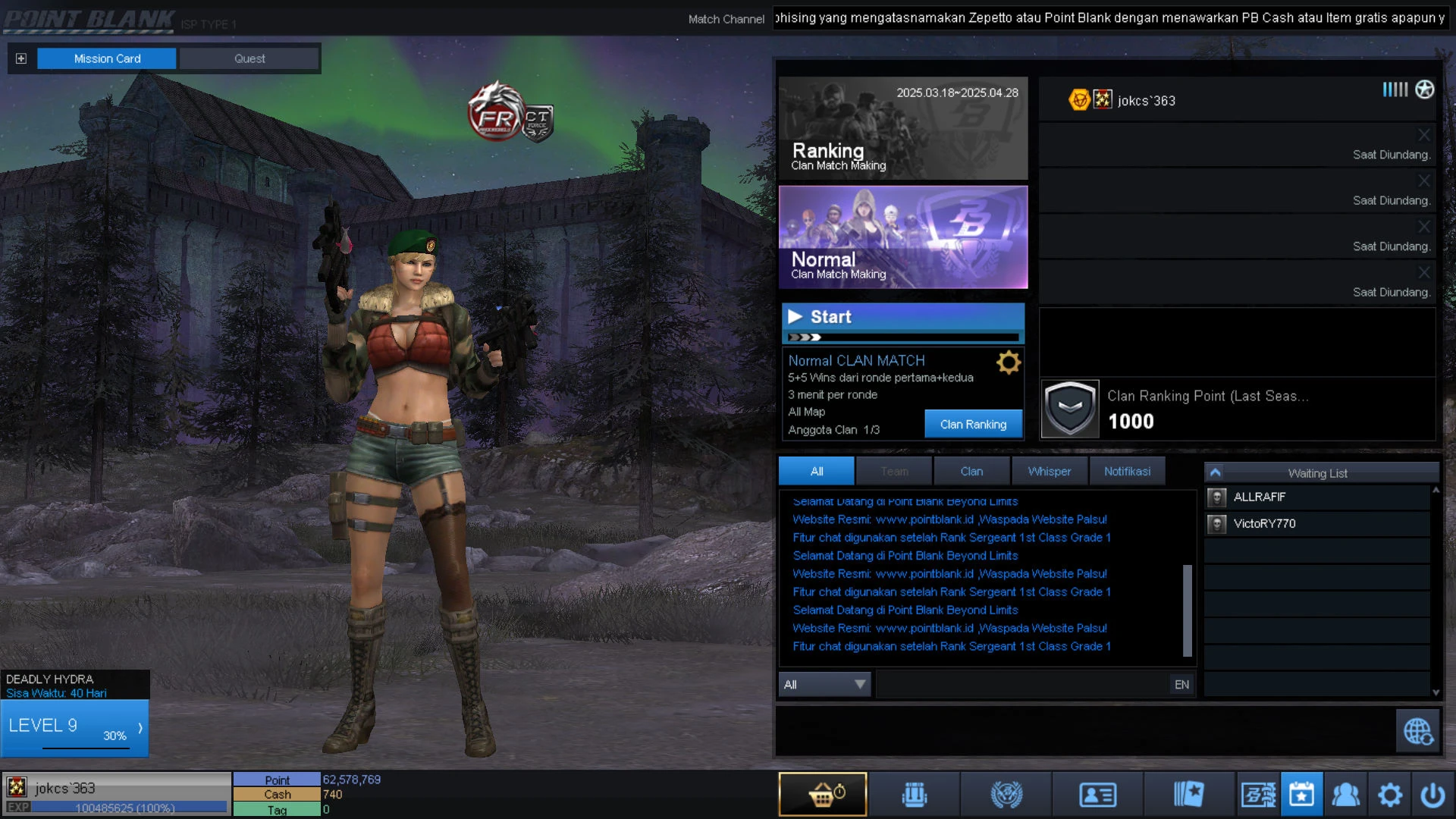The height and width of the screenshot is (819, 1456).
Task: Switch to the Mission Card tab
Action: coord(107,58)
